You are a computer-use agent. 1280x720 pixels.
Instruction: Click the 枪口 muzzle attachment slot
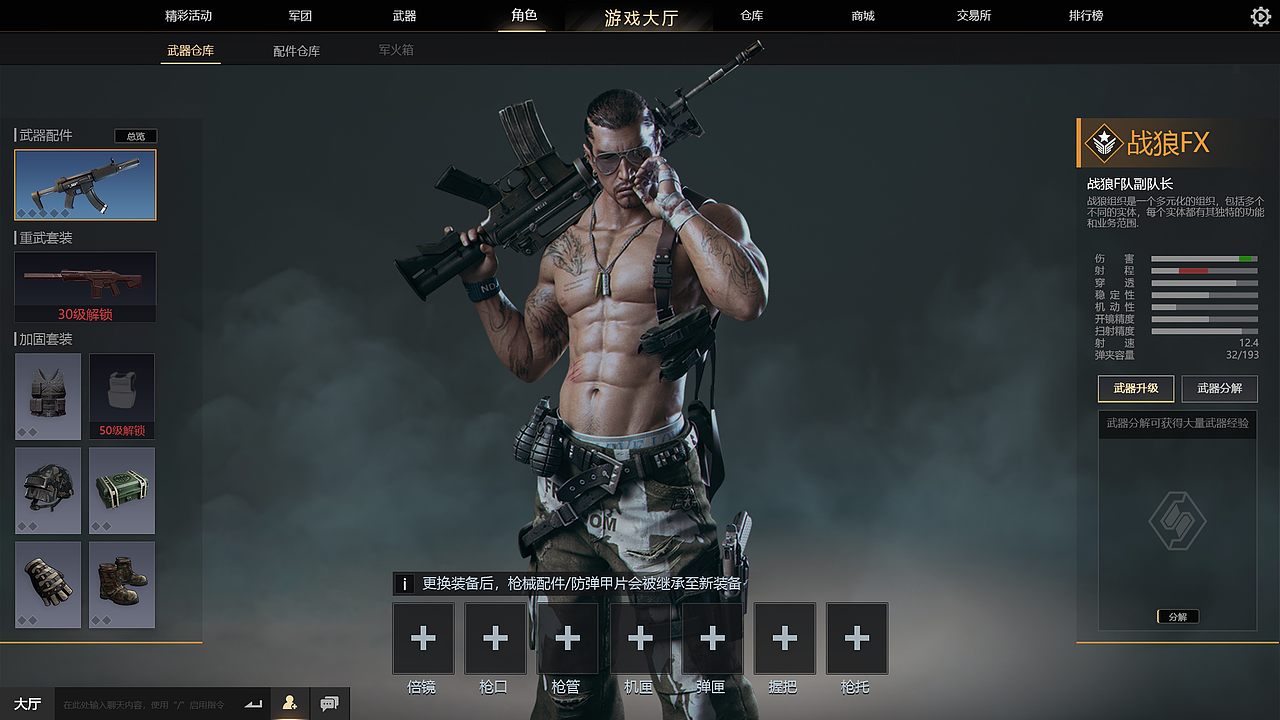(x=494, y=637)
